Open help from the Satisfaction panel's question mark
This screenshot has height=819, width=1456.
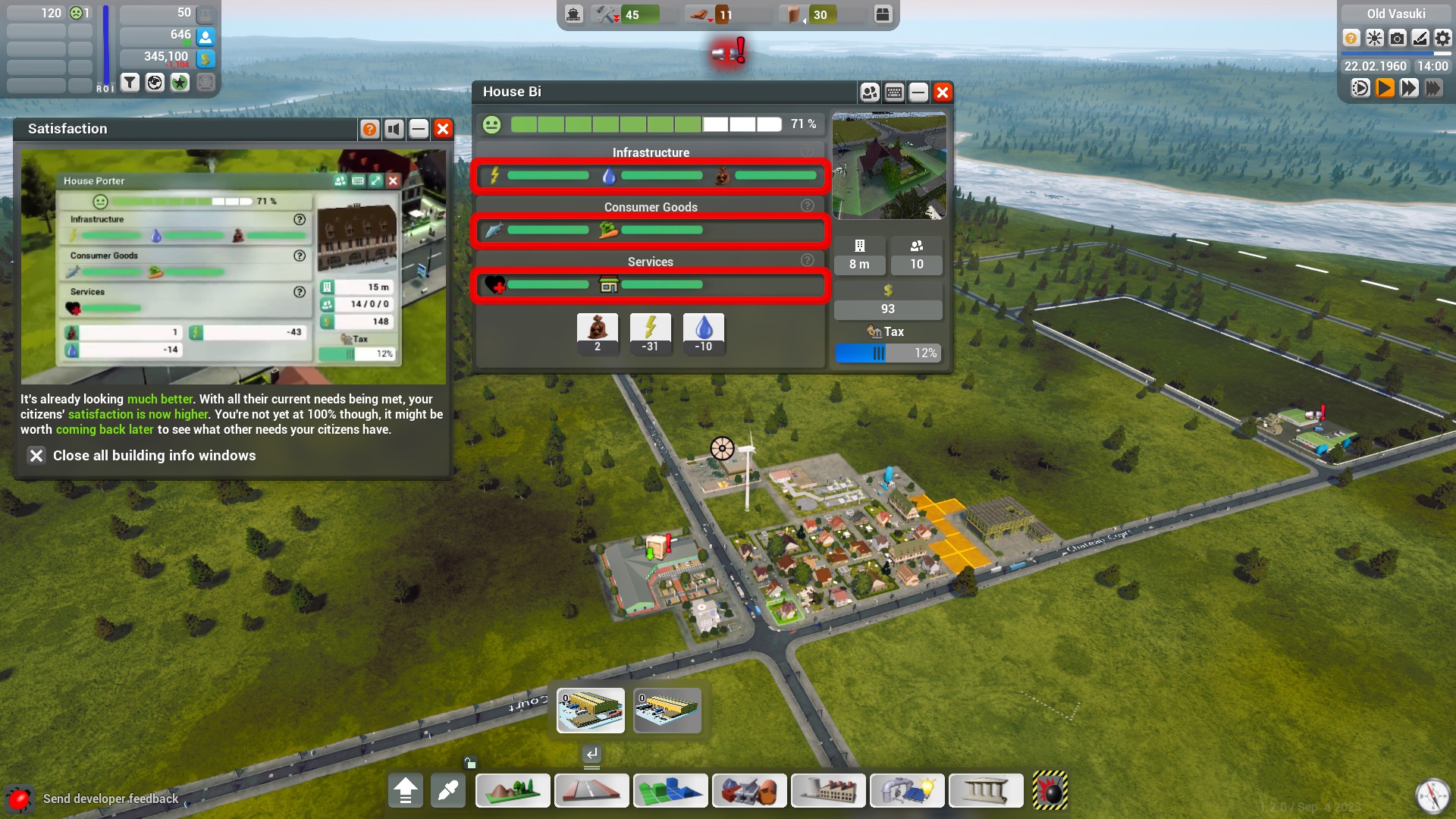(369, 129)
